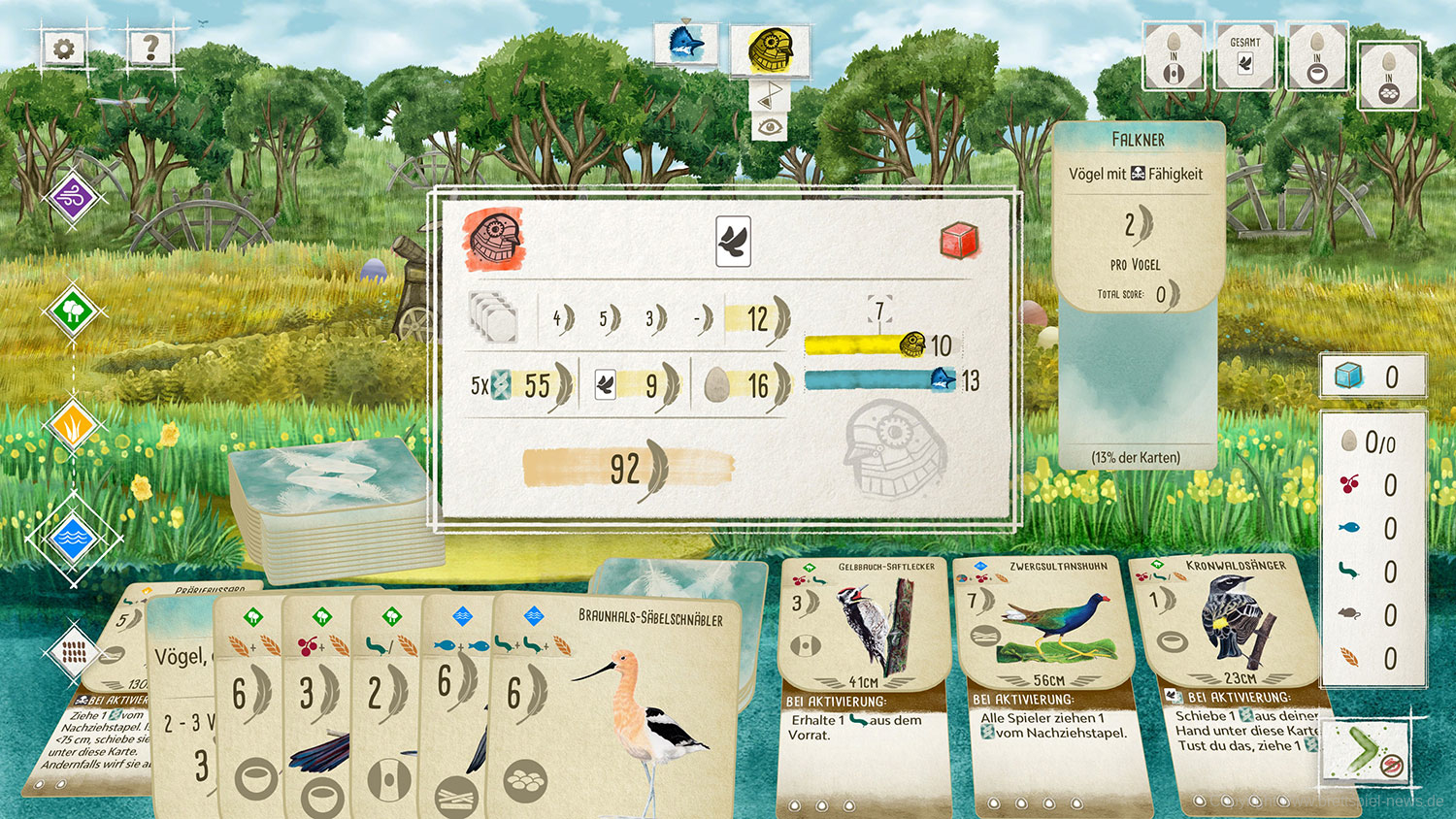Pick the Zwergsultanshuhn bird card
Viewport: 1456px width, 819px height.
pyautogui.click(x=1043, y=679)
